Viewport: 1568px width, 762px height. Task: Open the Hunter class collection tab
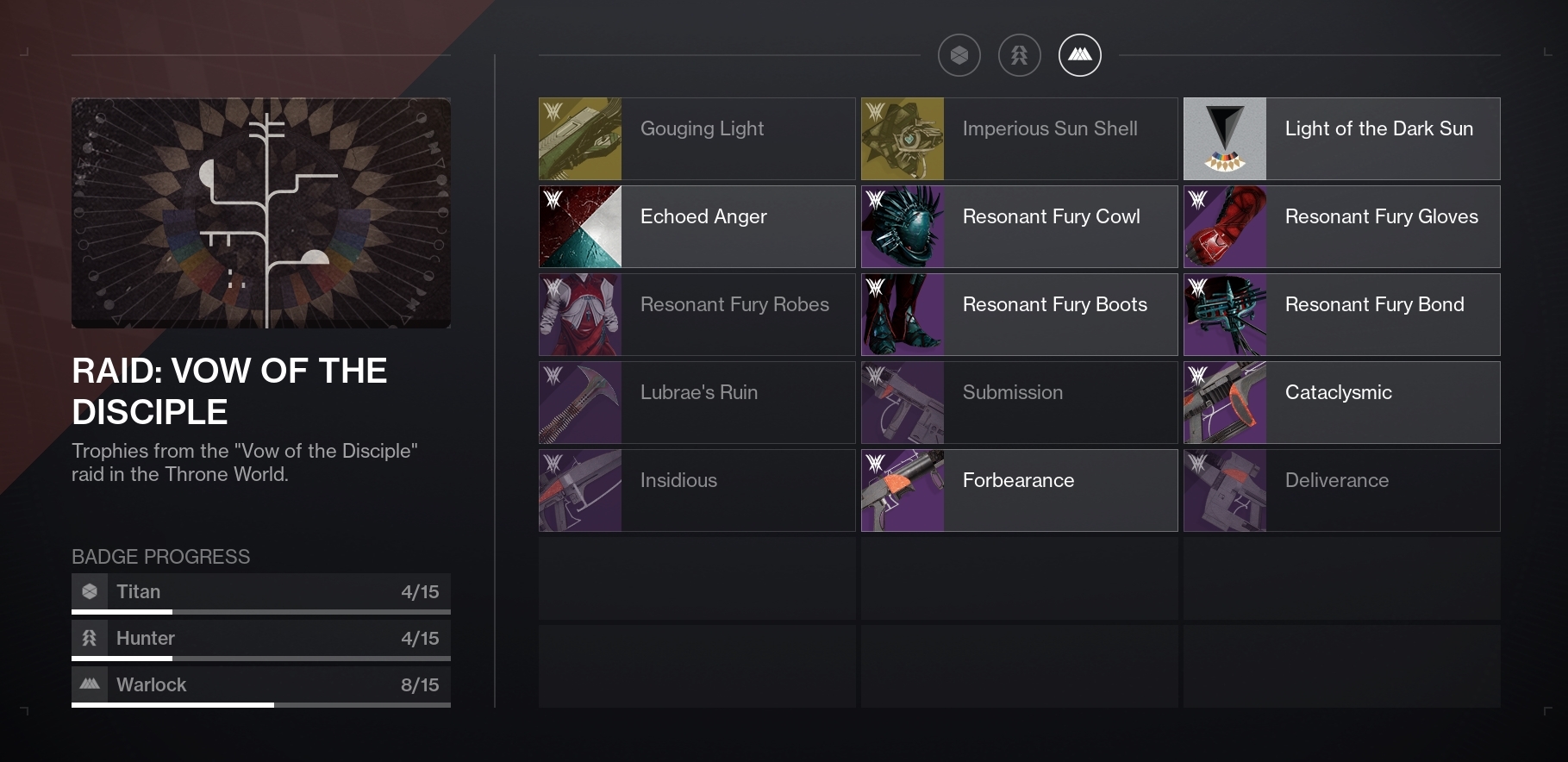click(1020, 54)
